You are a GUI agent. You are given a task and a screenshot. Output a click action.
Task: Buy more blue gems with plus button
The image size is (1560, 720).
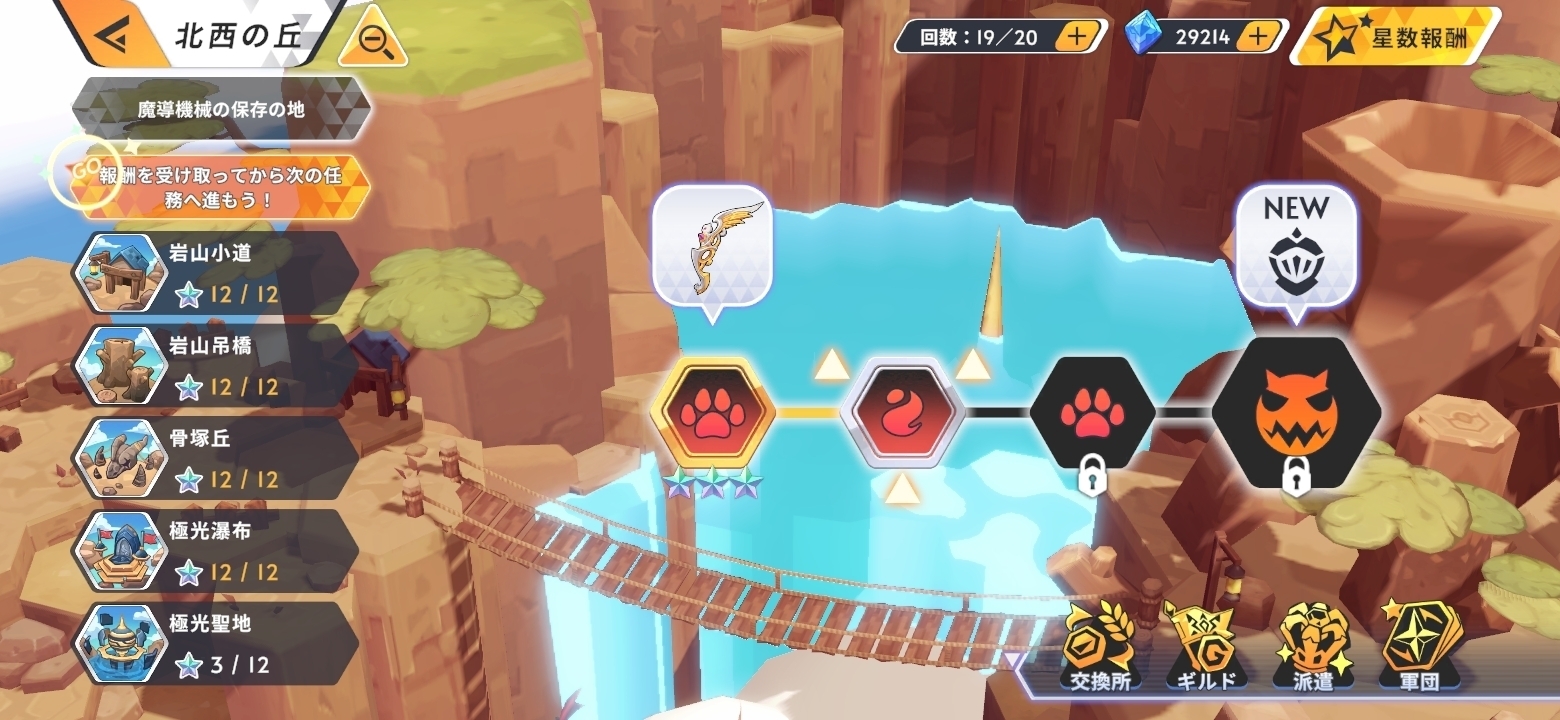click(1258, 38)
